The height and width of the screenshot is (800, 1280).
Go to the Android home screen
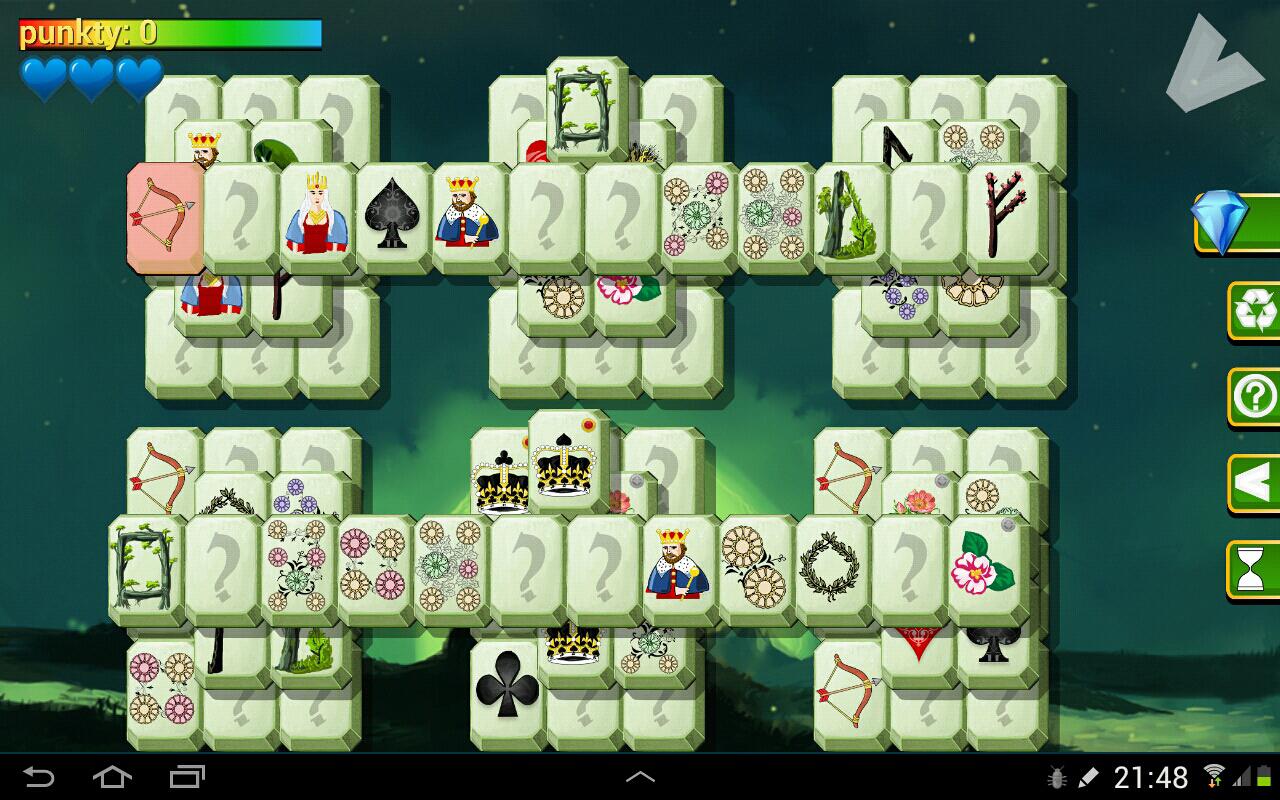click(112, 777)
